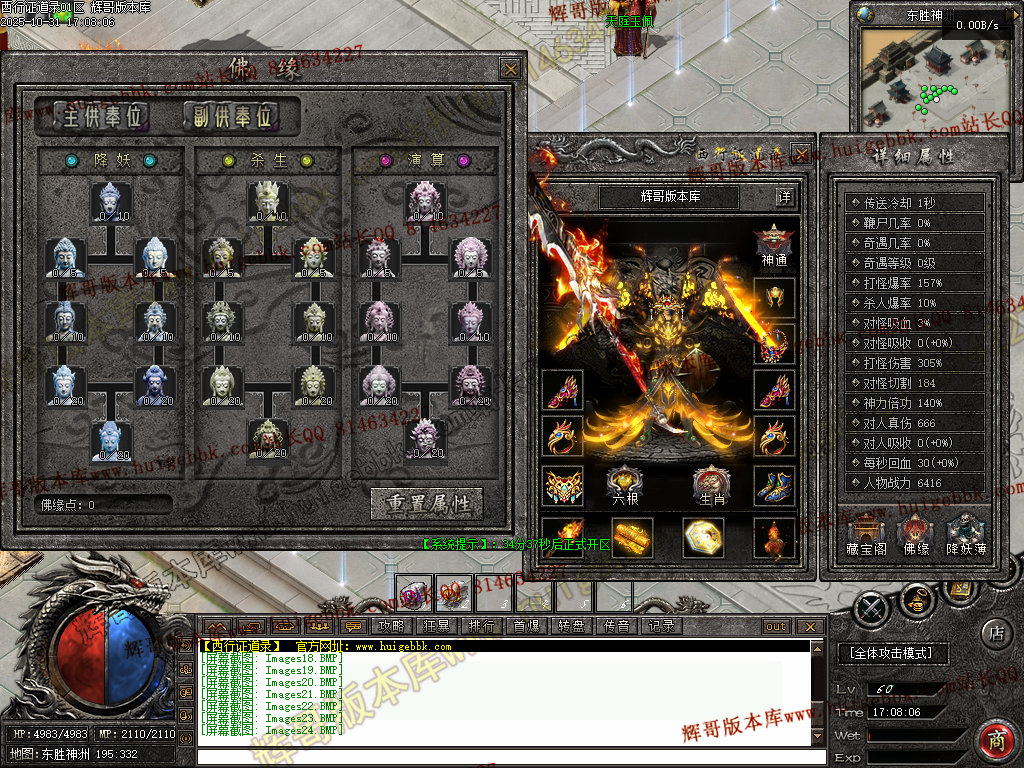Open the 攻略 guide button

391,627
